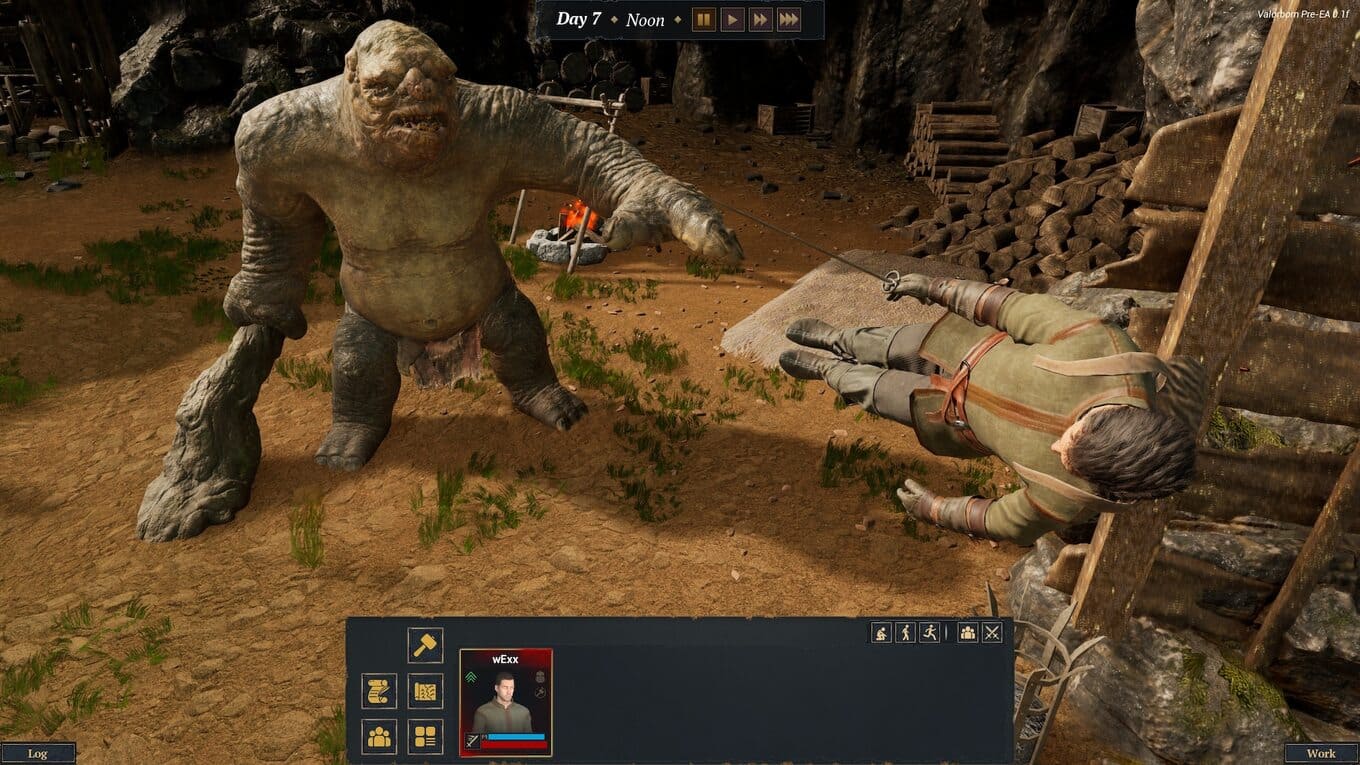Click the group formation icon
Image resolution: width=1360 pixels, height=765 pixels.
967,632
